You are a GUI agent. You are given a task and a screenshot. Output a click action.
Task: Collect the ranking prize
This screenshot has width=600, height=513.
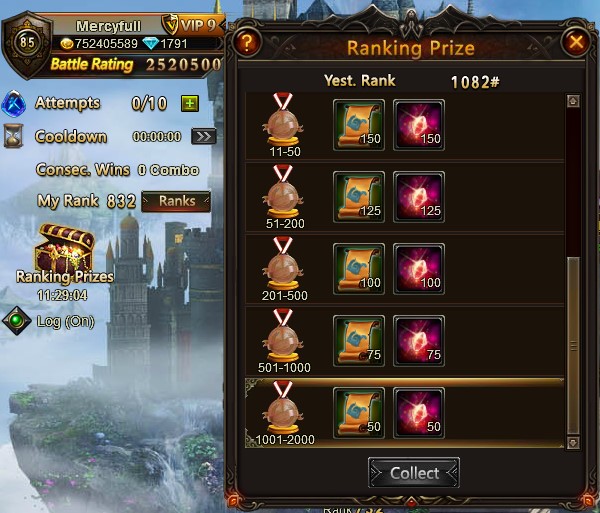tap(413, 473)
